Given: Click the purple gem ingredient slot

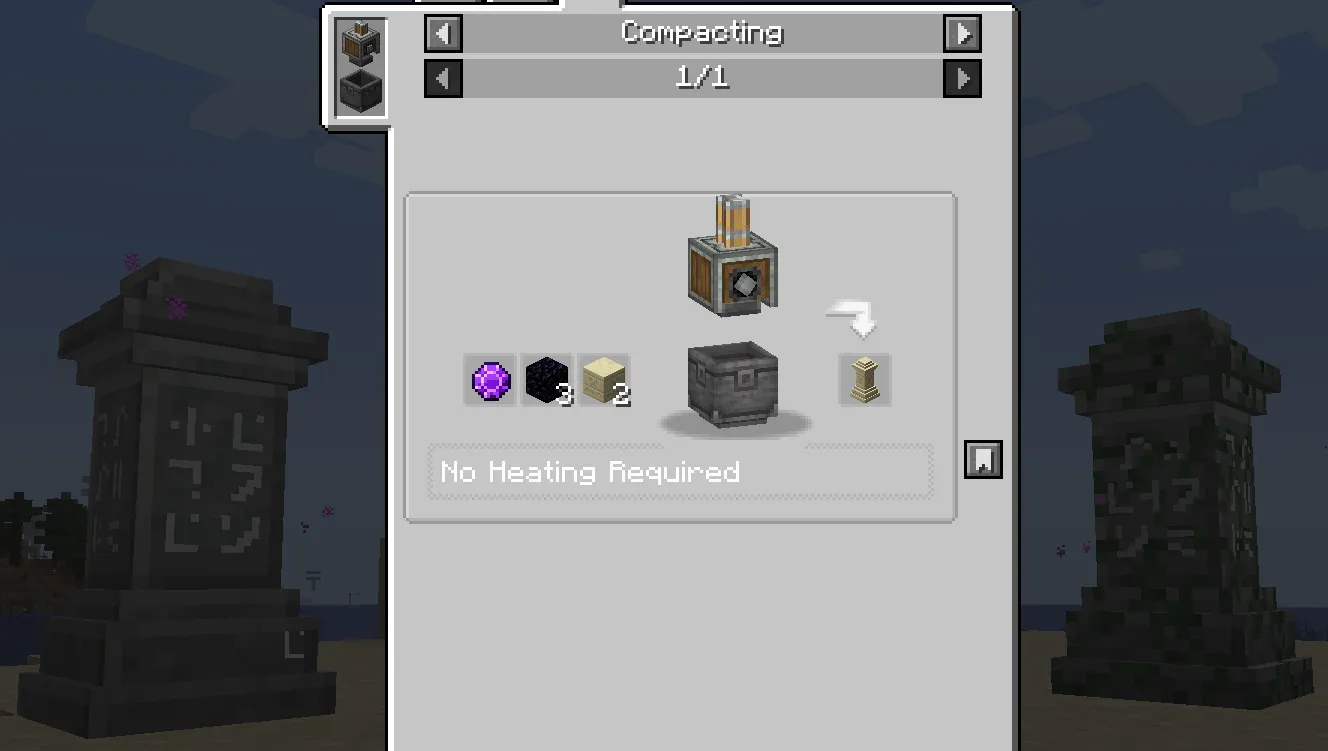Looking at the screenshot, I should pos(489,380).
